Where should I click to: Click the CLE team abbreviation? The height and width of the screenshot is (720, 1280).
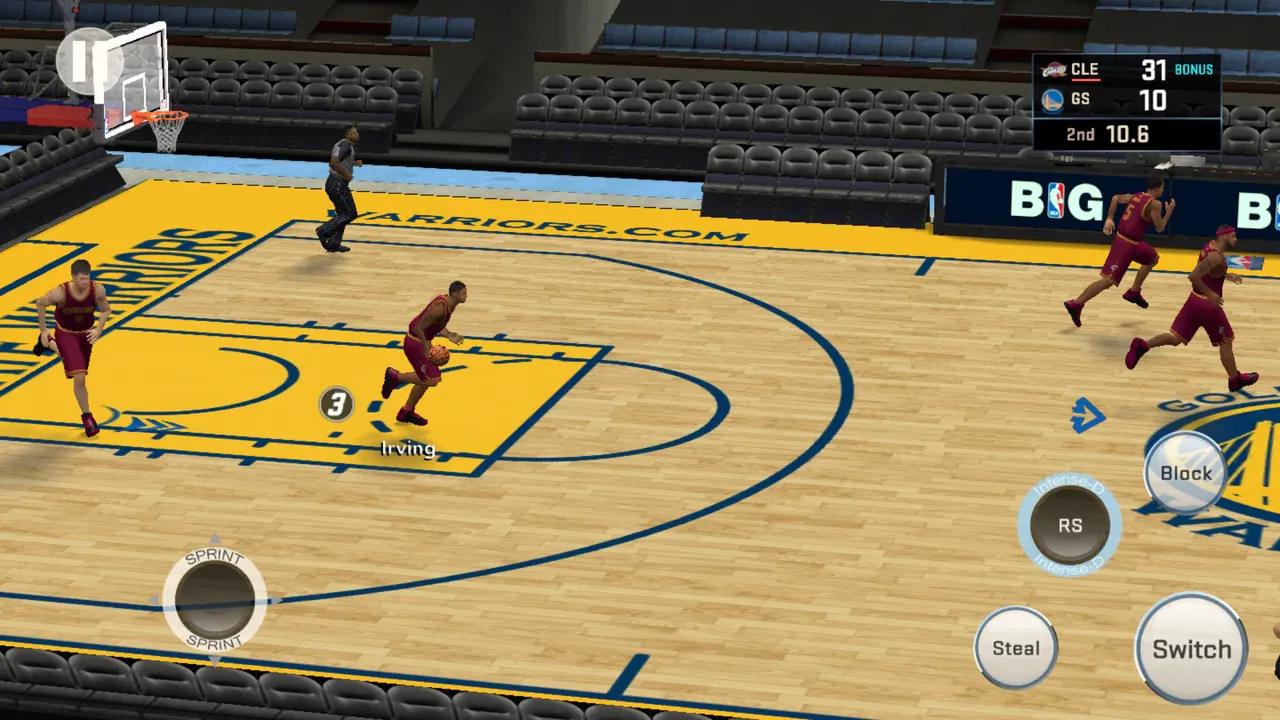(1086, 69)
